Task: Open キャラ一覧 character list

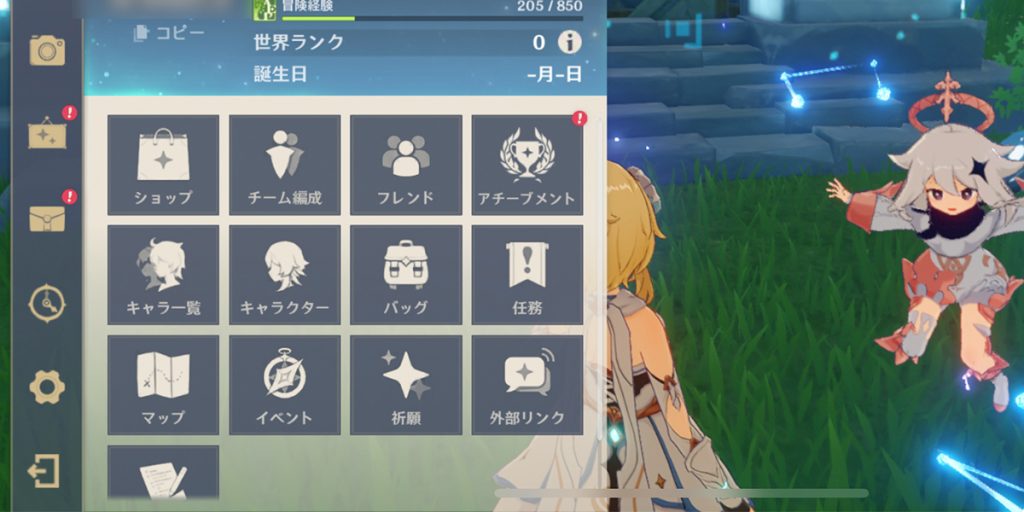Action: pos(163,275)
